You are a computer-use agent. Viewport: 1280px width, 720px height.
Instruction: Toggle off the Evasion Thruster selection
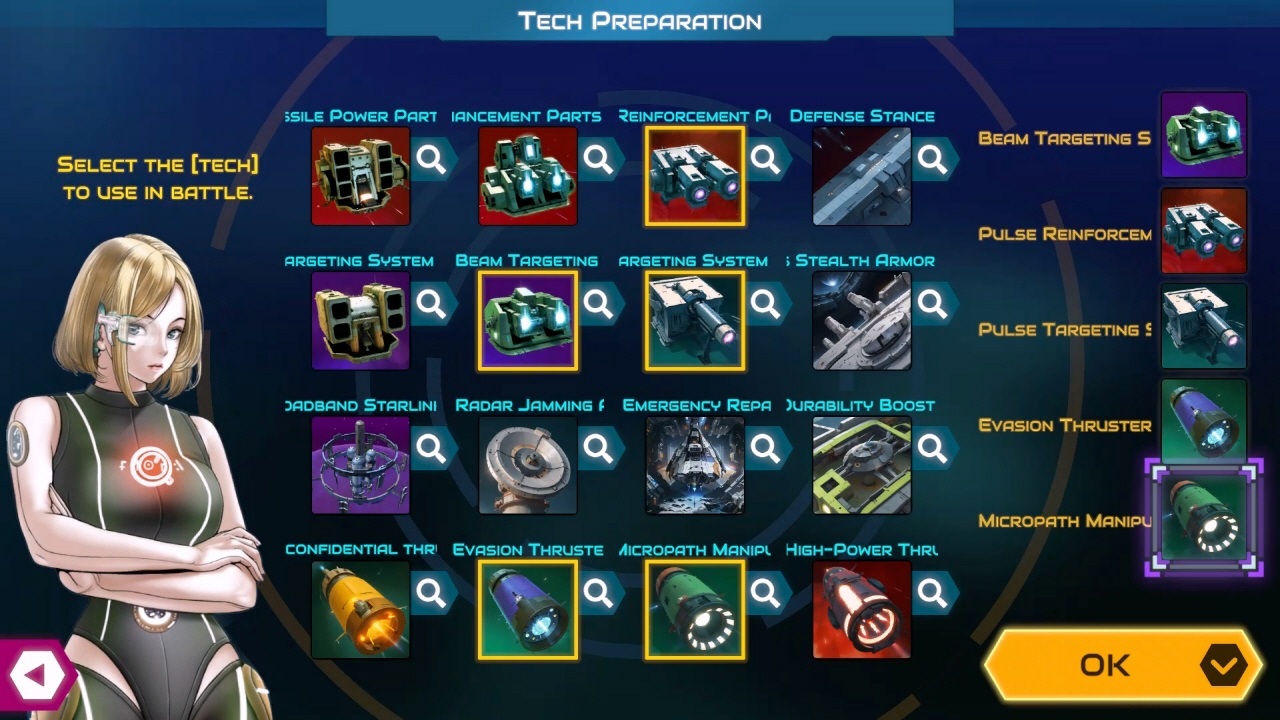pos(527,608)
